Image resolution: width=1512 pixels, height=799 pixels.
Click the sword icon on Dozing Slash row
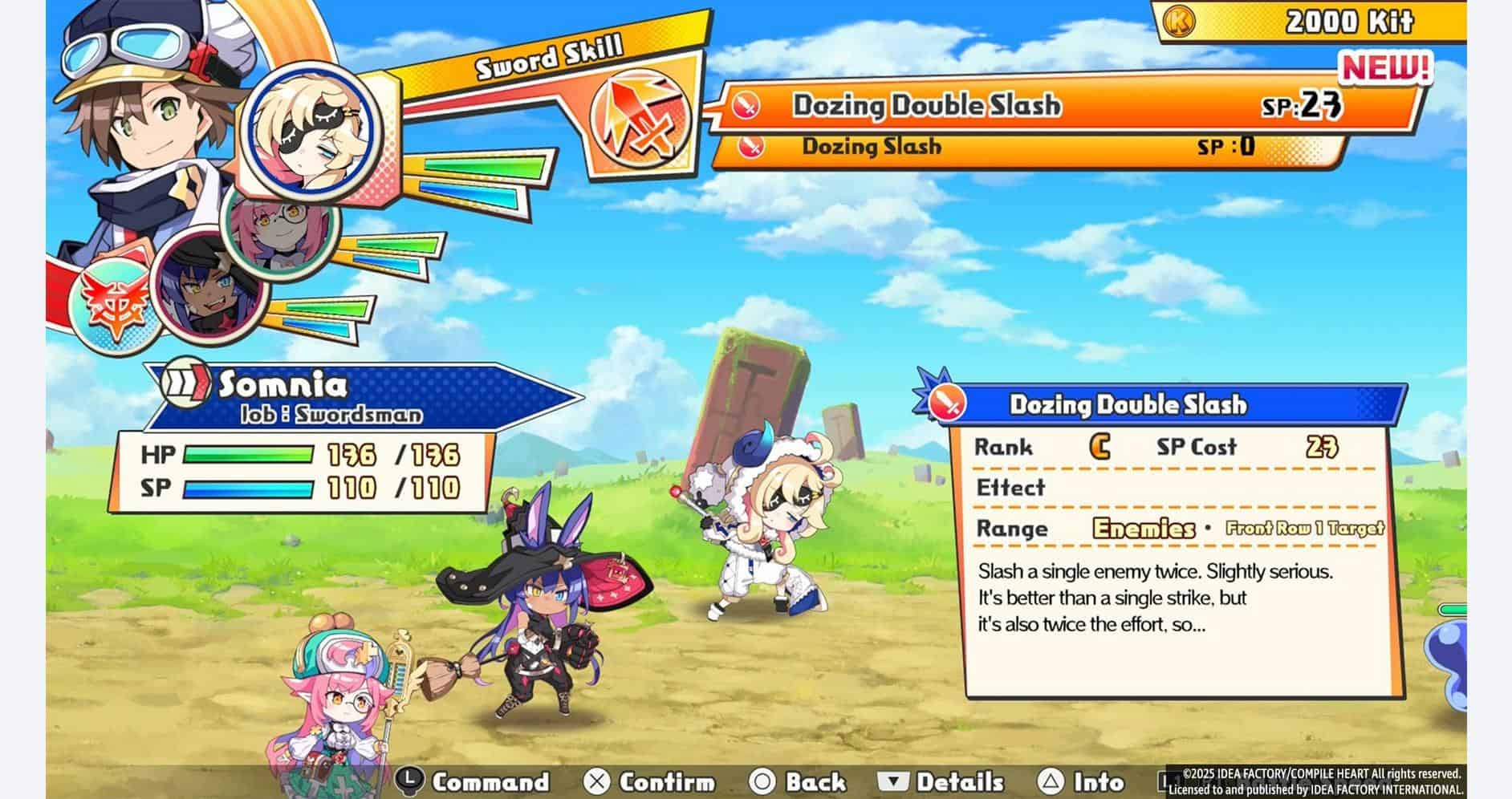point(750,148)
